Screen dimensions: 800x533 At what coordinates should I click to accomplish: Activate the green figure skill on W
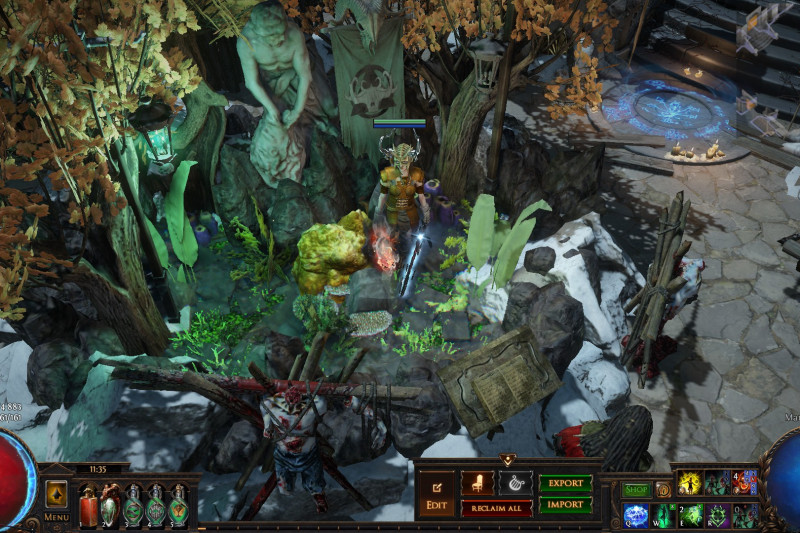pos(665,516)
